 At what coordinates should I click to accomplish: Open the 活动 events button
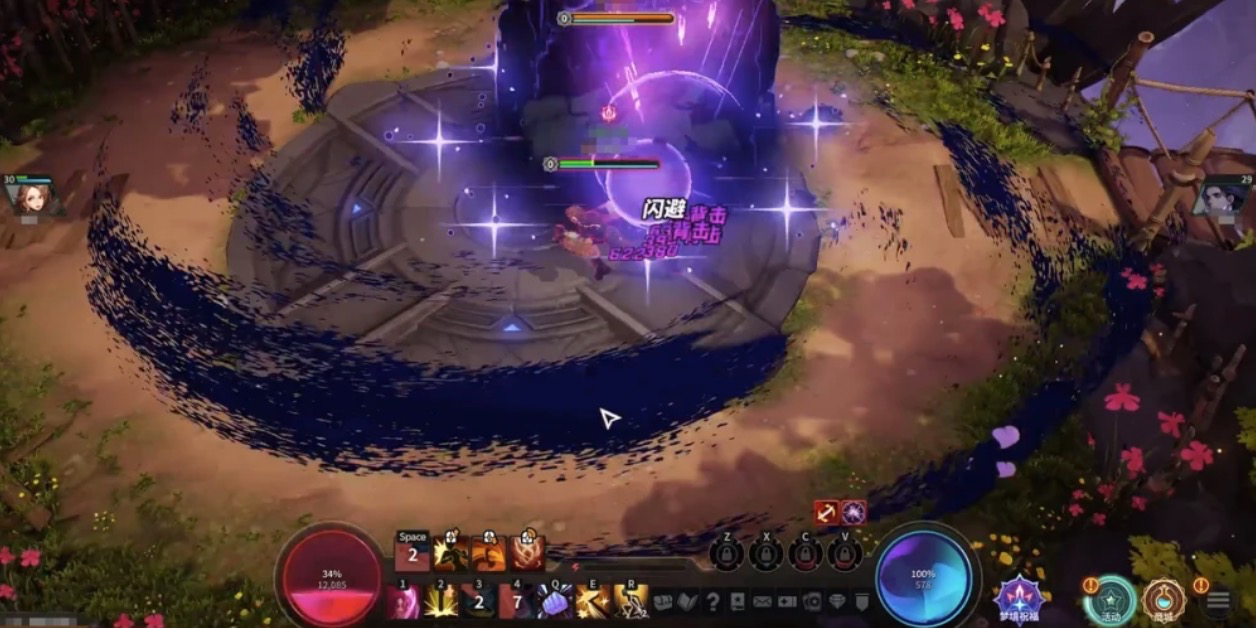tap(1111, 599)
